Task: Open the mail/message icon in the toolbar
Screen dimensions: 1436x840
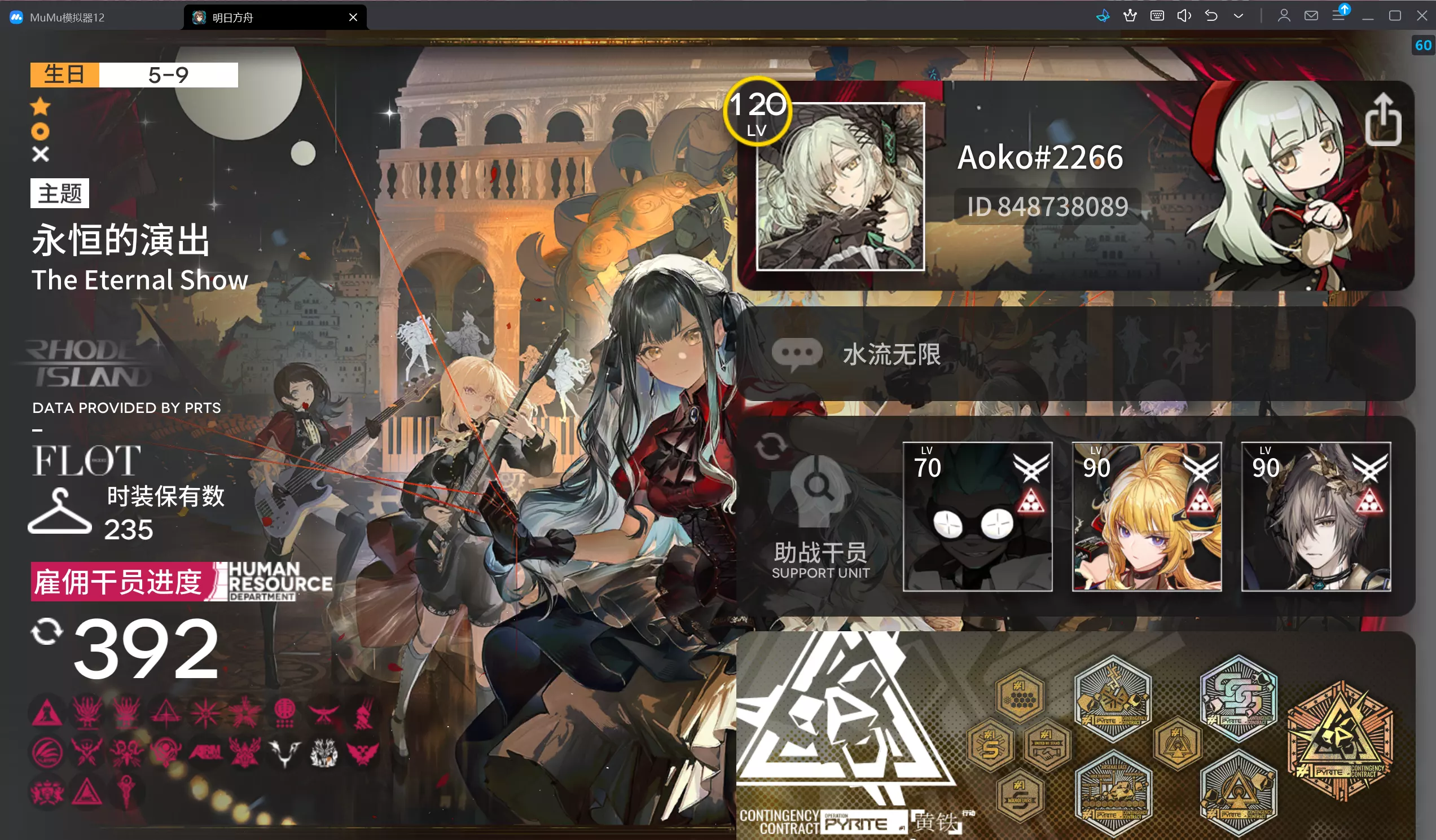Action: tap(1311, 15)
